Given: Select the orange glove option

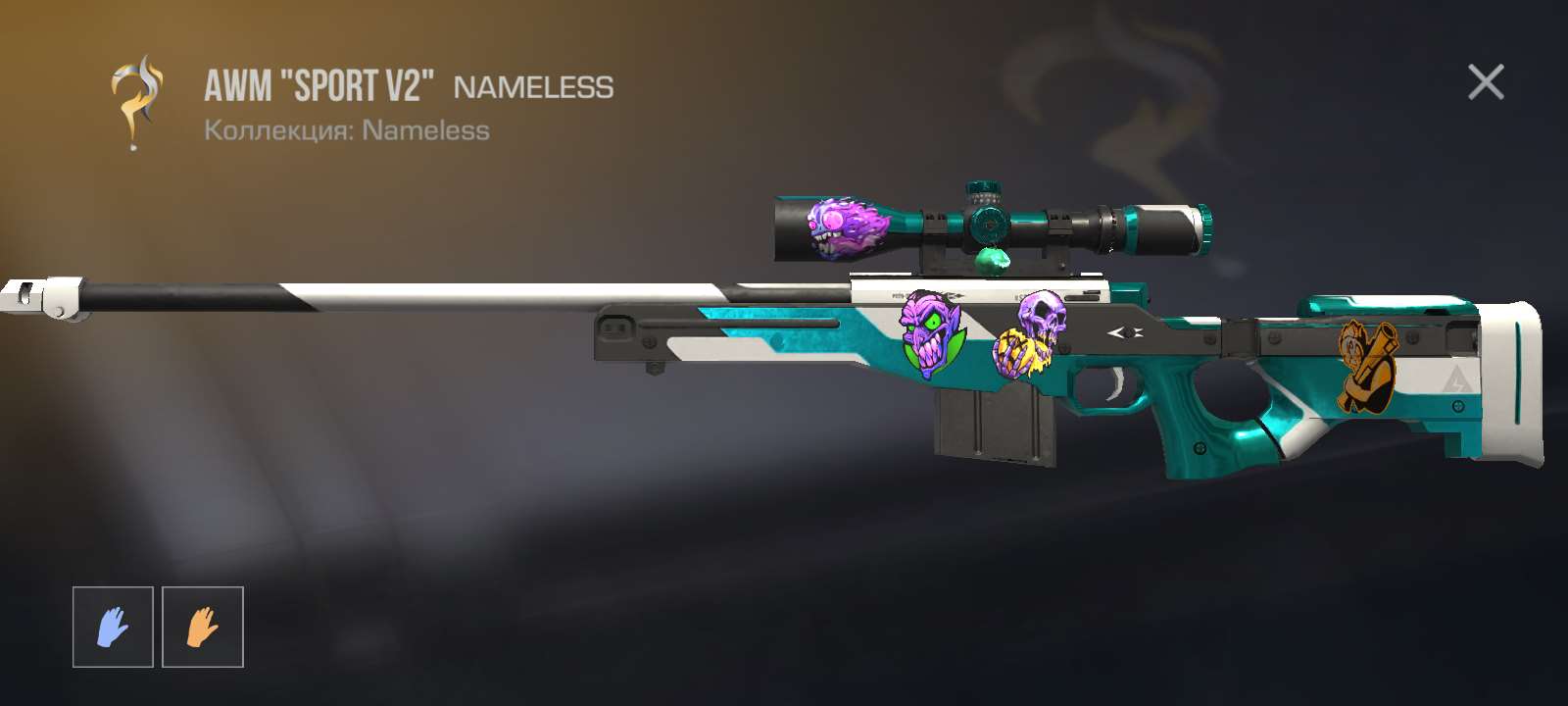Looking at the screenshot, I should pyautogui.click(x=202, y=627).
